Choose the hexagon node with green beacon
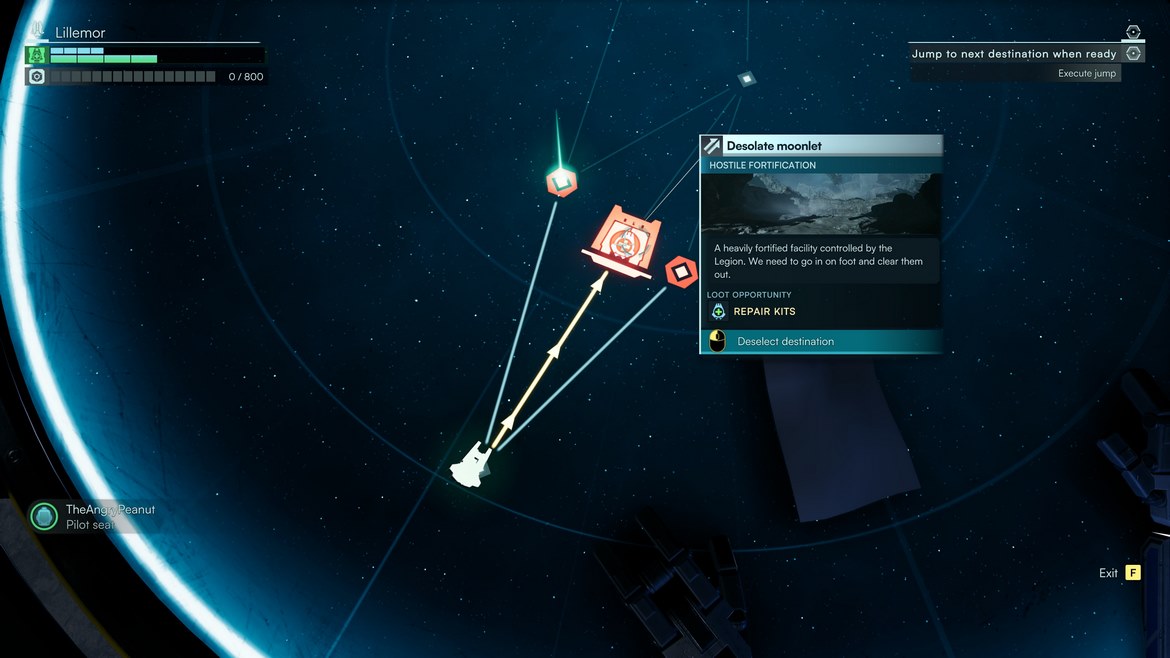This screenshot has height=658, width=1170. click(x=561, y=181)
